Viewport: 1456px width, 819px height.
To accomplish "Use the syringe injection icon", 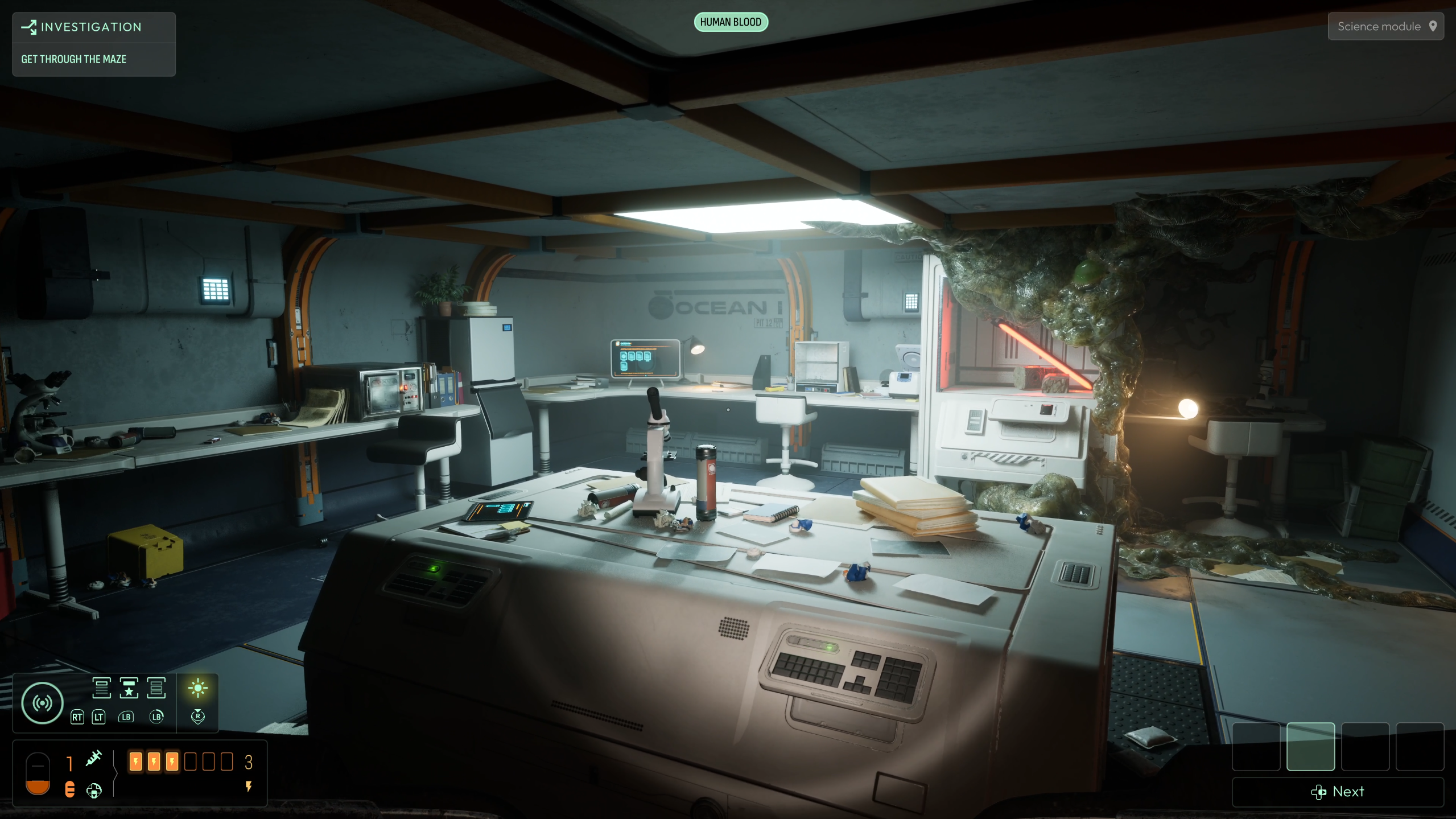I will [94, 758].
